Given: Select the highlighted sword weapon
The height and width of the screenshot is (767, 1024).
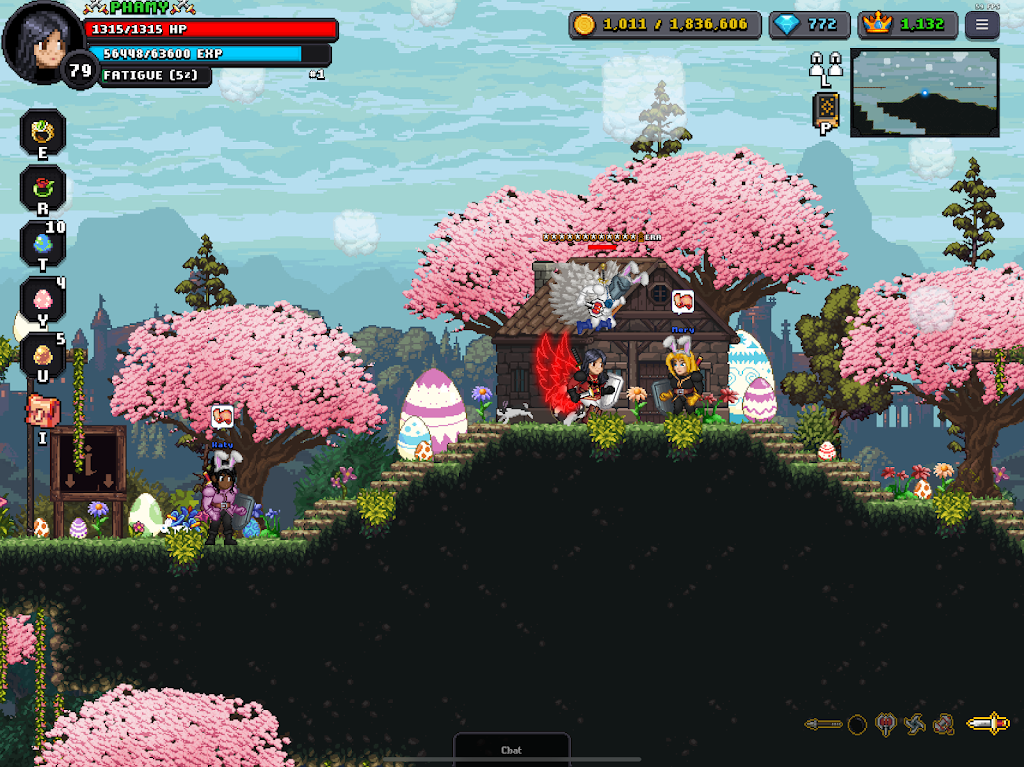Looking at the screenshot, I should click(987, 724).
